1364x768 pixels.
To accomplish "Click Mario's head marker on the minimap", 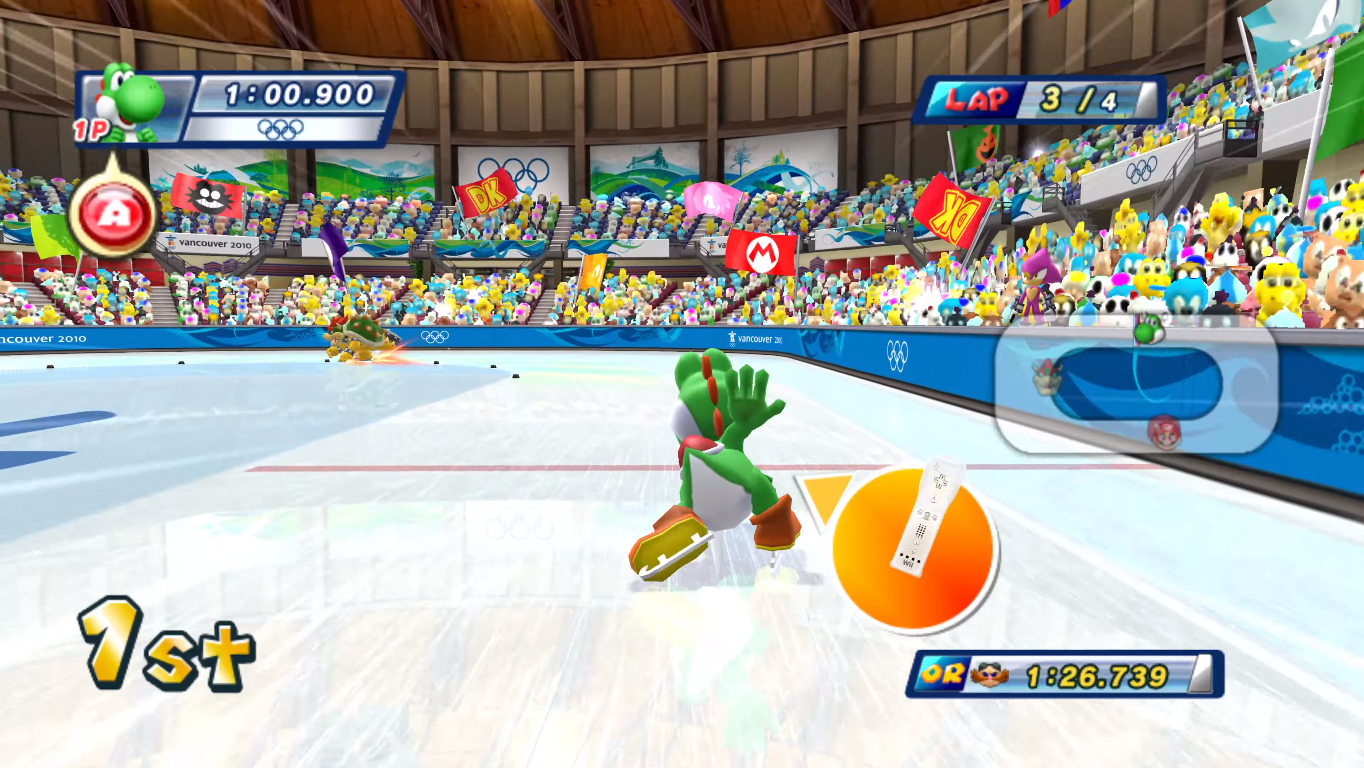I will [x=1163, y=431].
